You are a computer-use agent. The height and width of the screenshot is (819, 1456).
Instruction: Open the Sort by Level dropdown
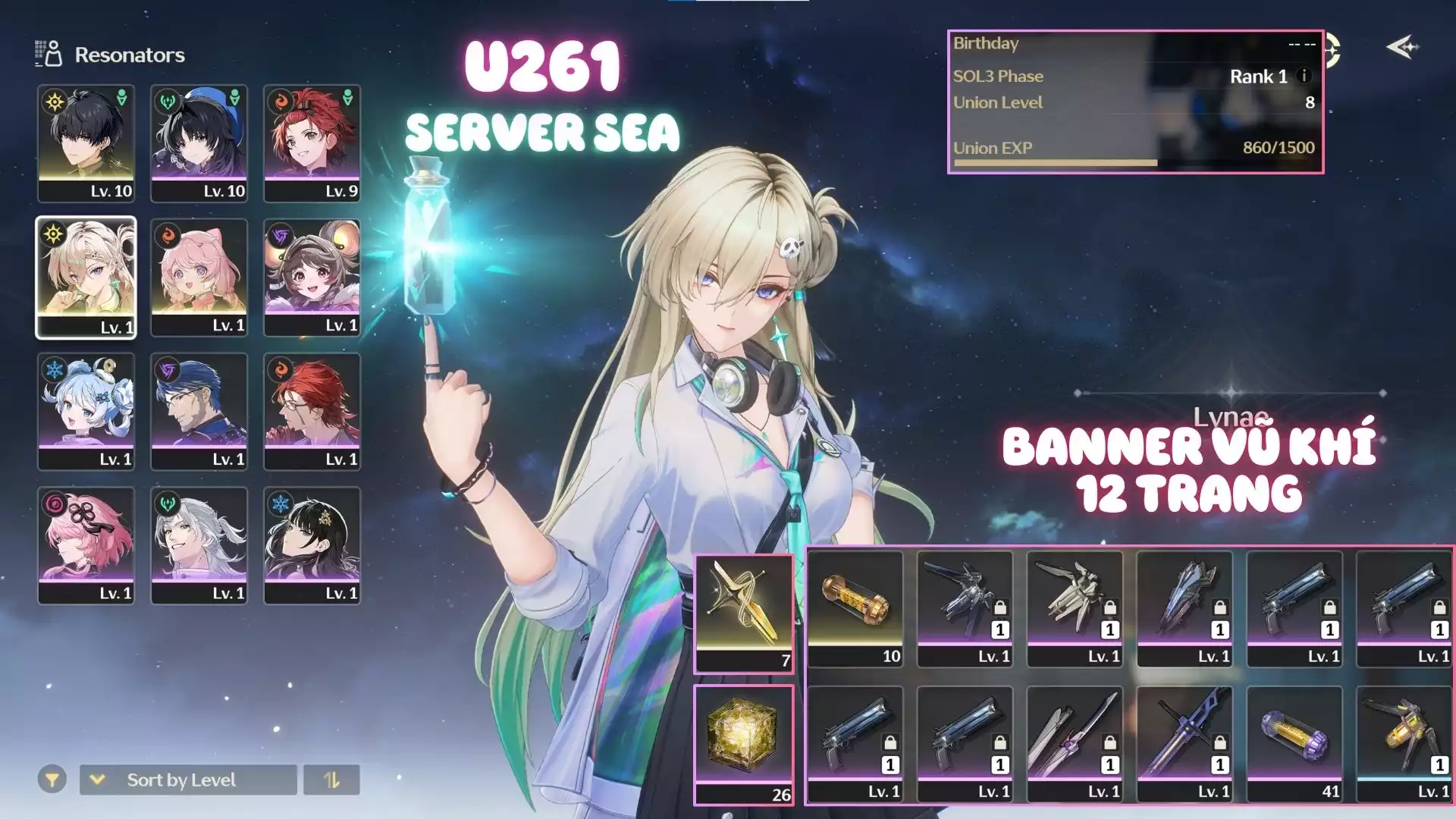pyautogui.click(x=188, y=780)
